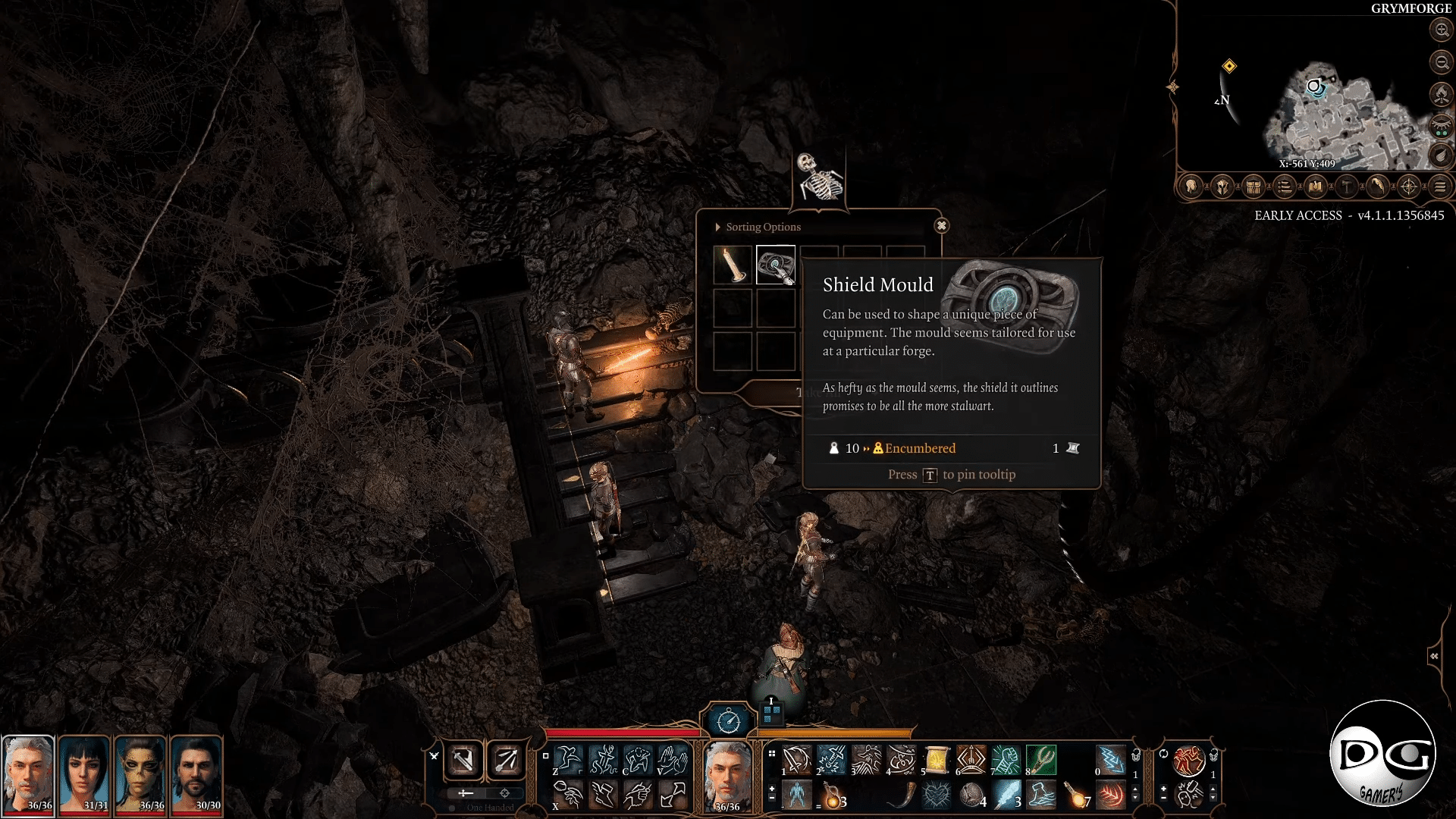Open the inventory chest icon near the minimap
The height and width of the screenshot is (819, 1456).
(1253, 187)
